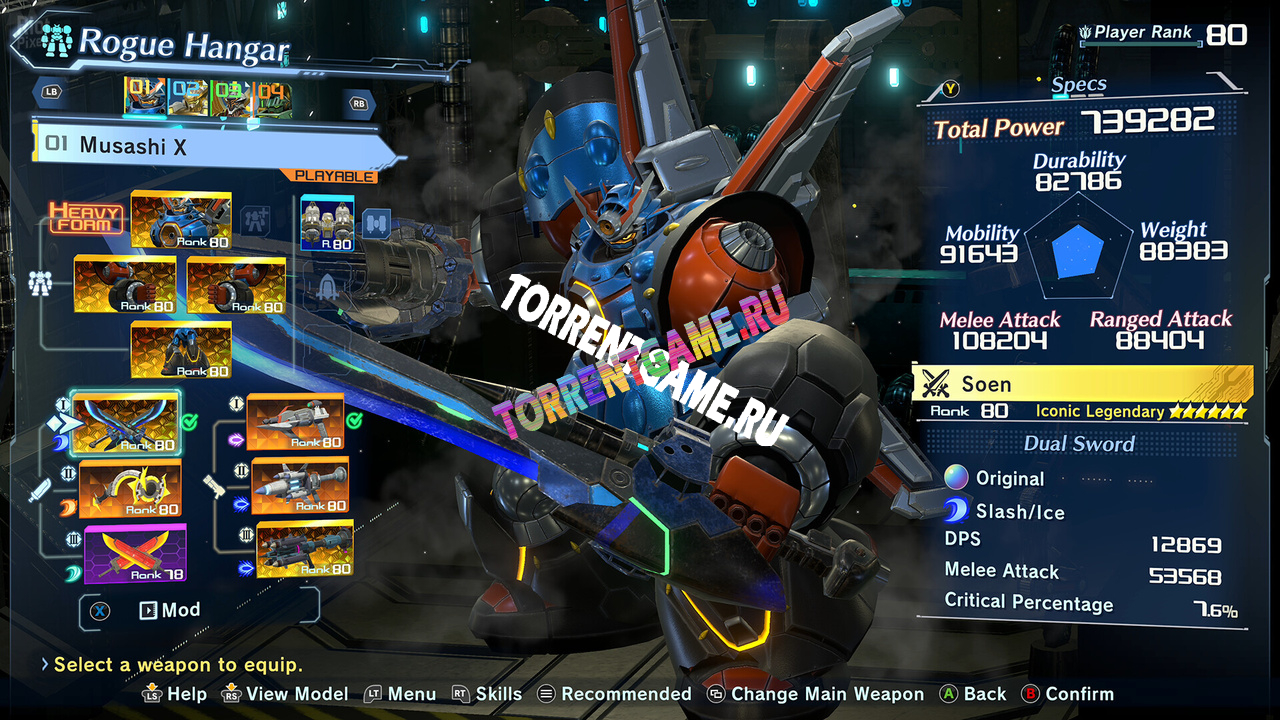Viewport: 1280px width, 720px height.
Task: Click the Soen weapon name banner
Action: coord(1082,384)
